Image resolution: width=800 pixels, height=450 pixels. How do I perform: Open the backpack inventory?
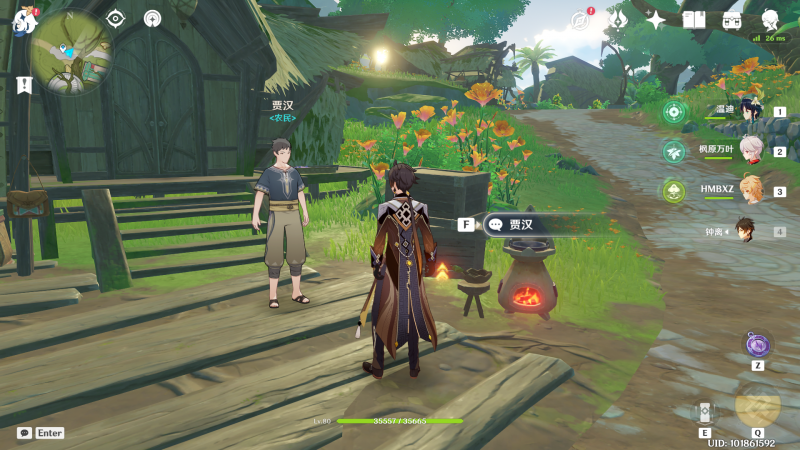pyautogui.click(x=732, y=20)
